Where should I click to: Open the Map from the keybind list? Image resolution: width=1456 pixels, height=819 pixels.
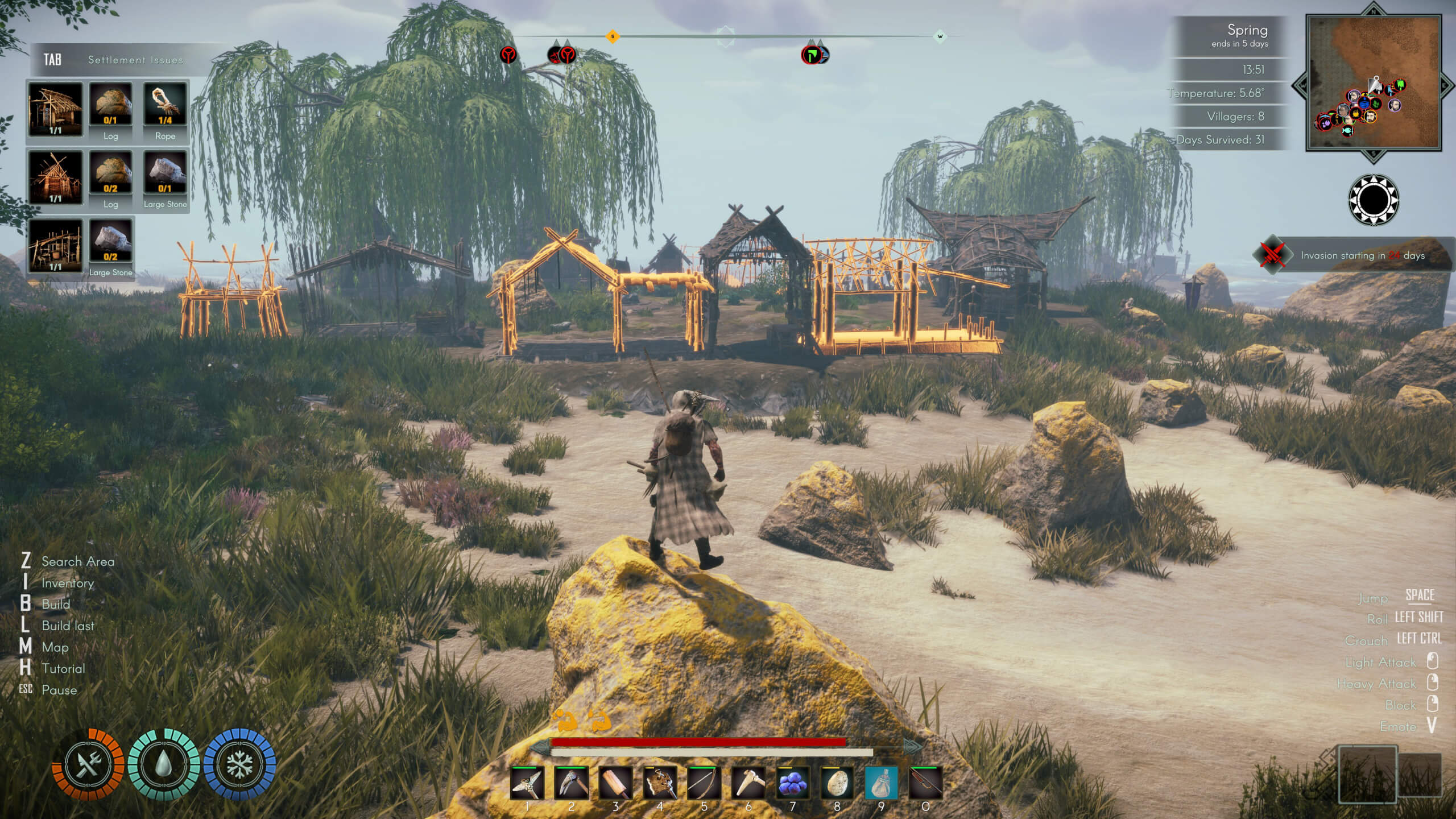click(55, 647)
